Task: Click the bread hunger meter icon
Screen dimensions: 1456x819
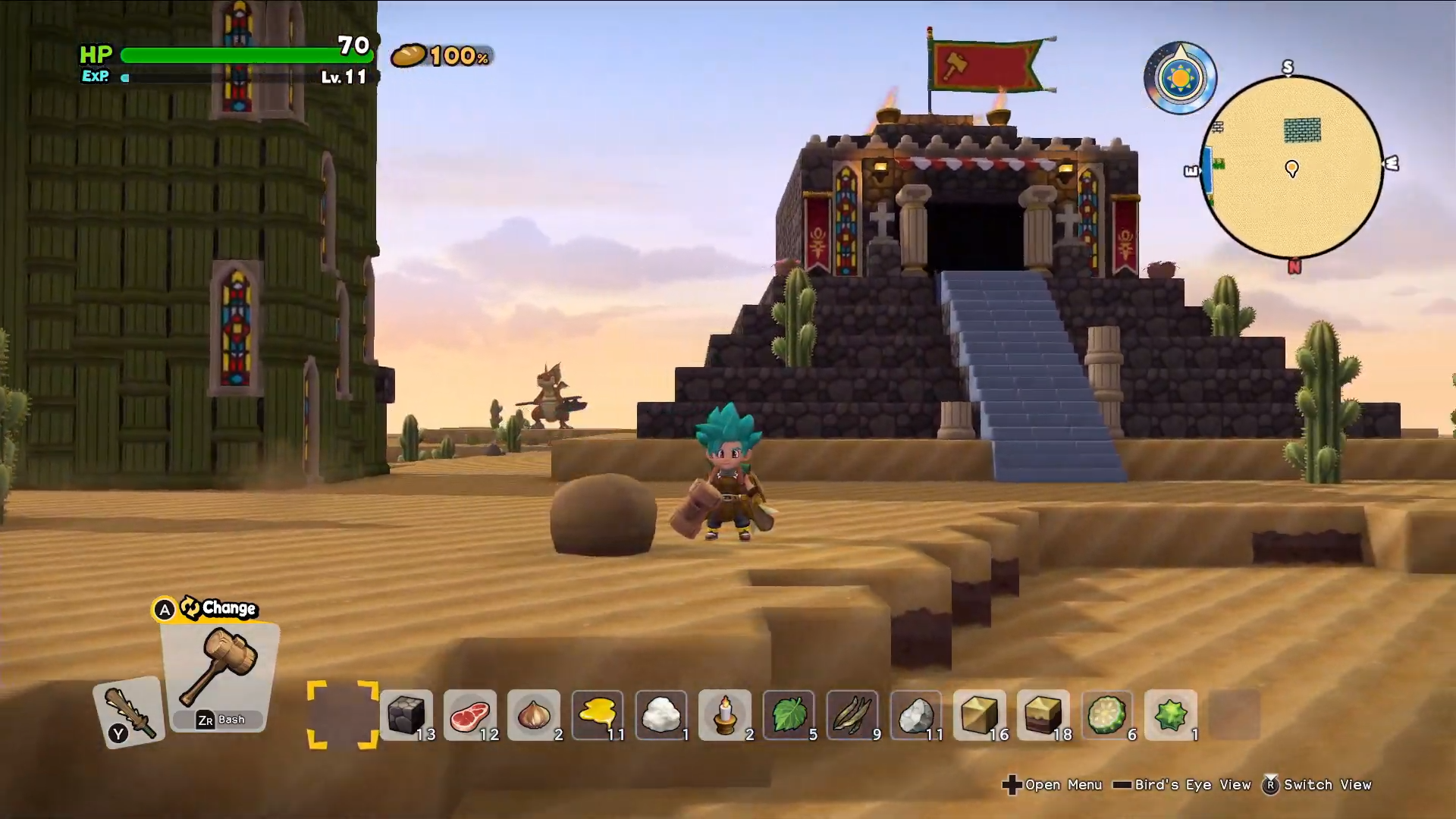Action: point(409,55)
